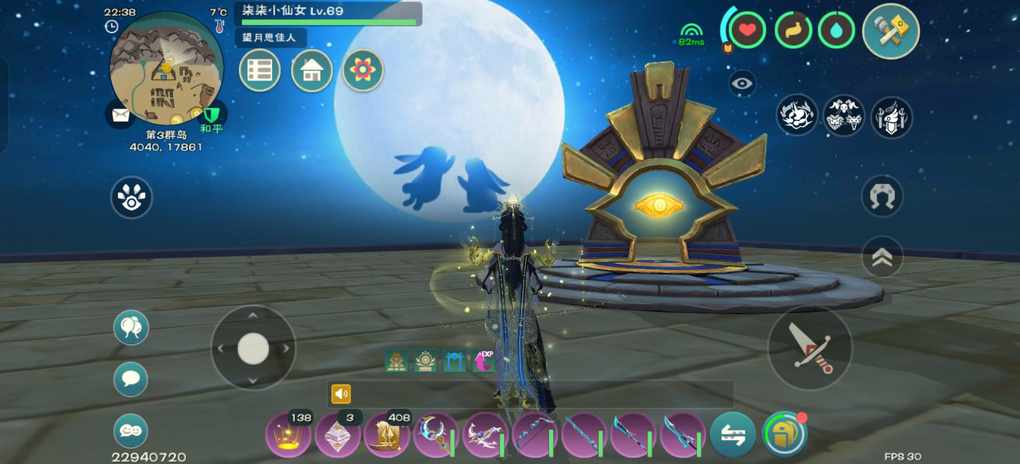Select the crescent moon staff slot
This screenshot has width=1020, height=464.
(x=436, y=436)
